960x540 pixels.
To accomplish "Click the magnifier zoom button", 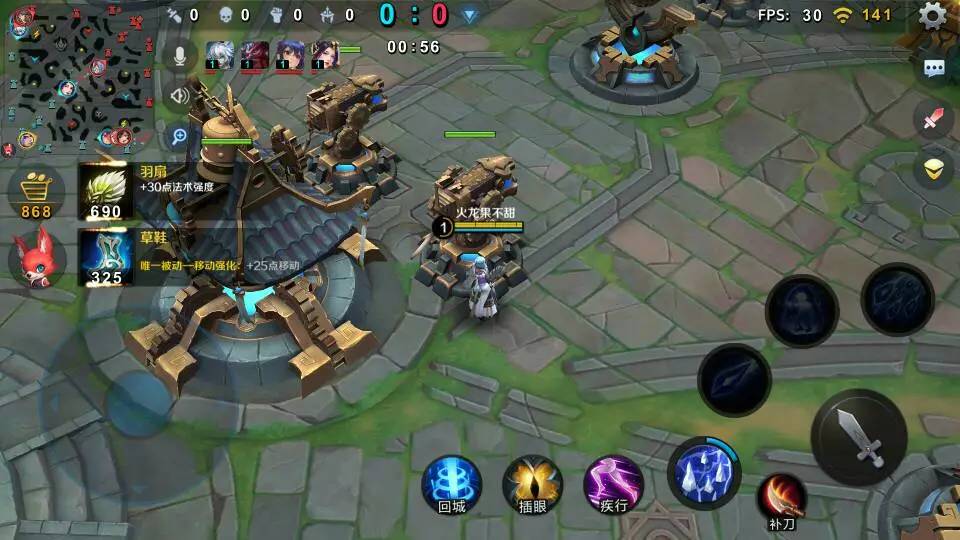I will tap(180, 136).
